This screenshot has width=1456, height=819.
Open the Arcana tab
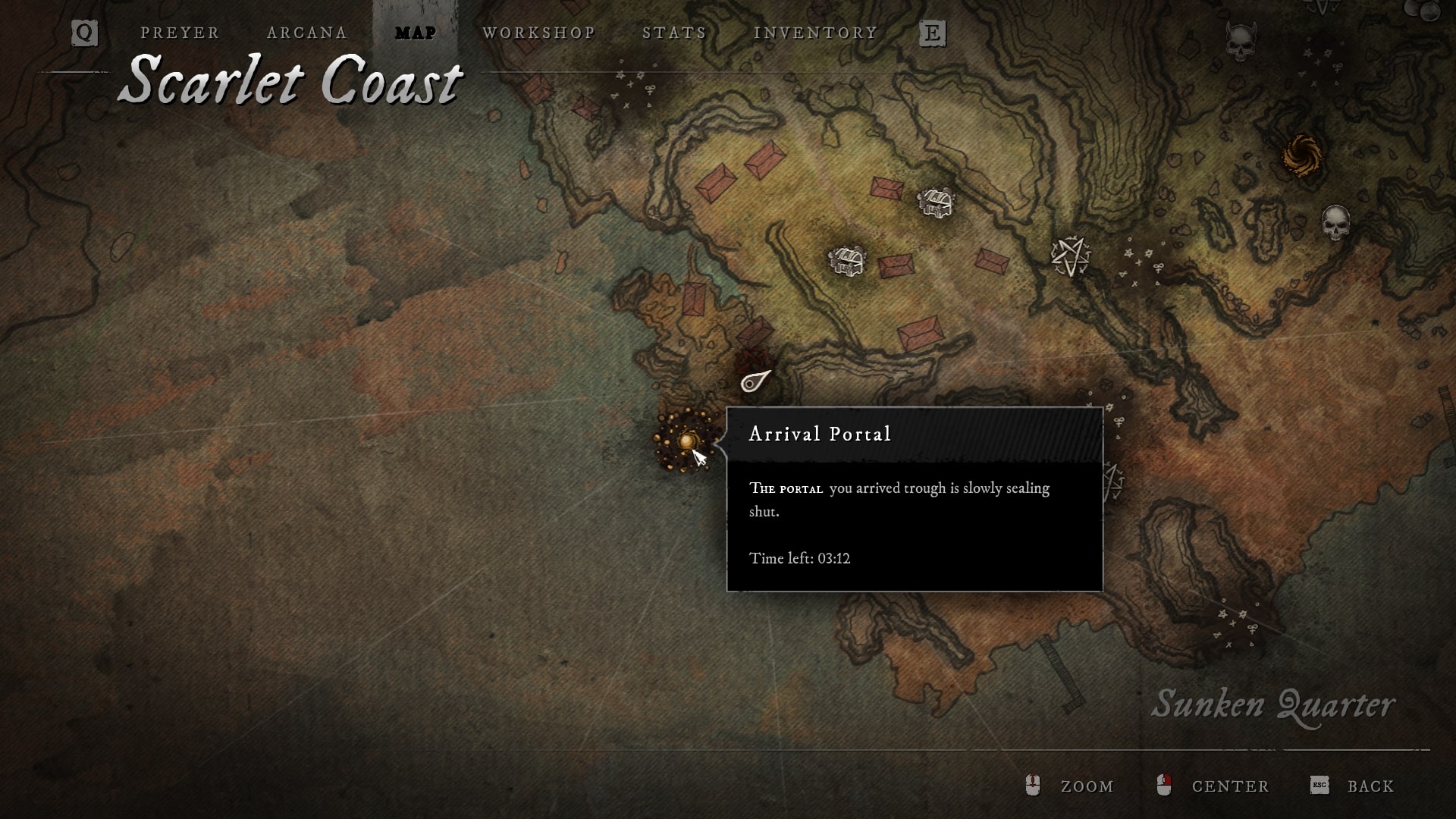(x=307, y=33)
